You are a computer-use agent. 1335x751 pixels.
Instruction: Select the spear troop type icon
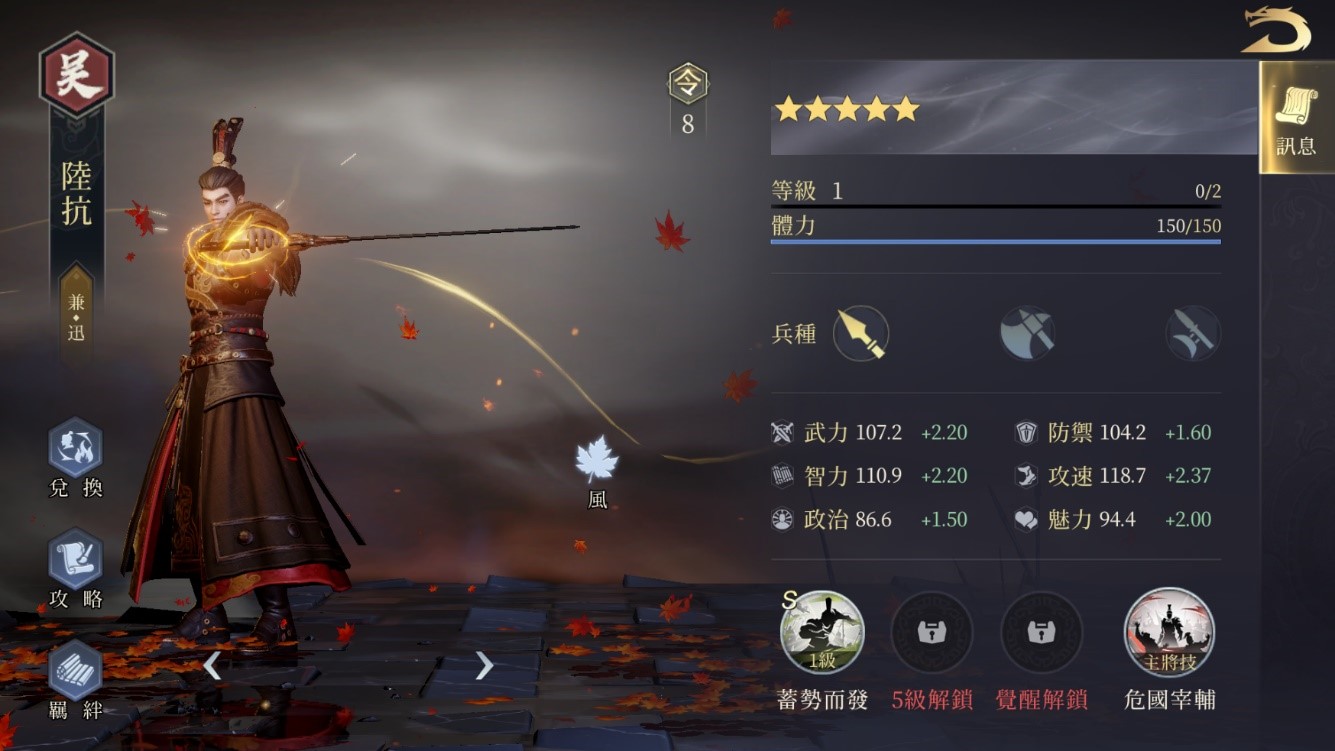[860, 333]
